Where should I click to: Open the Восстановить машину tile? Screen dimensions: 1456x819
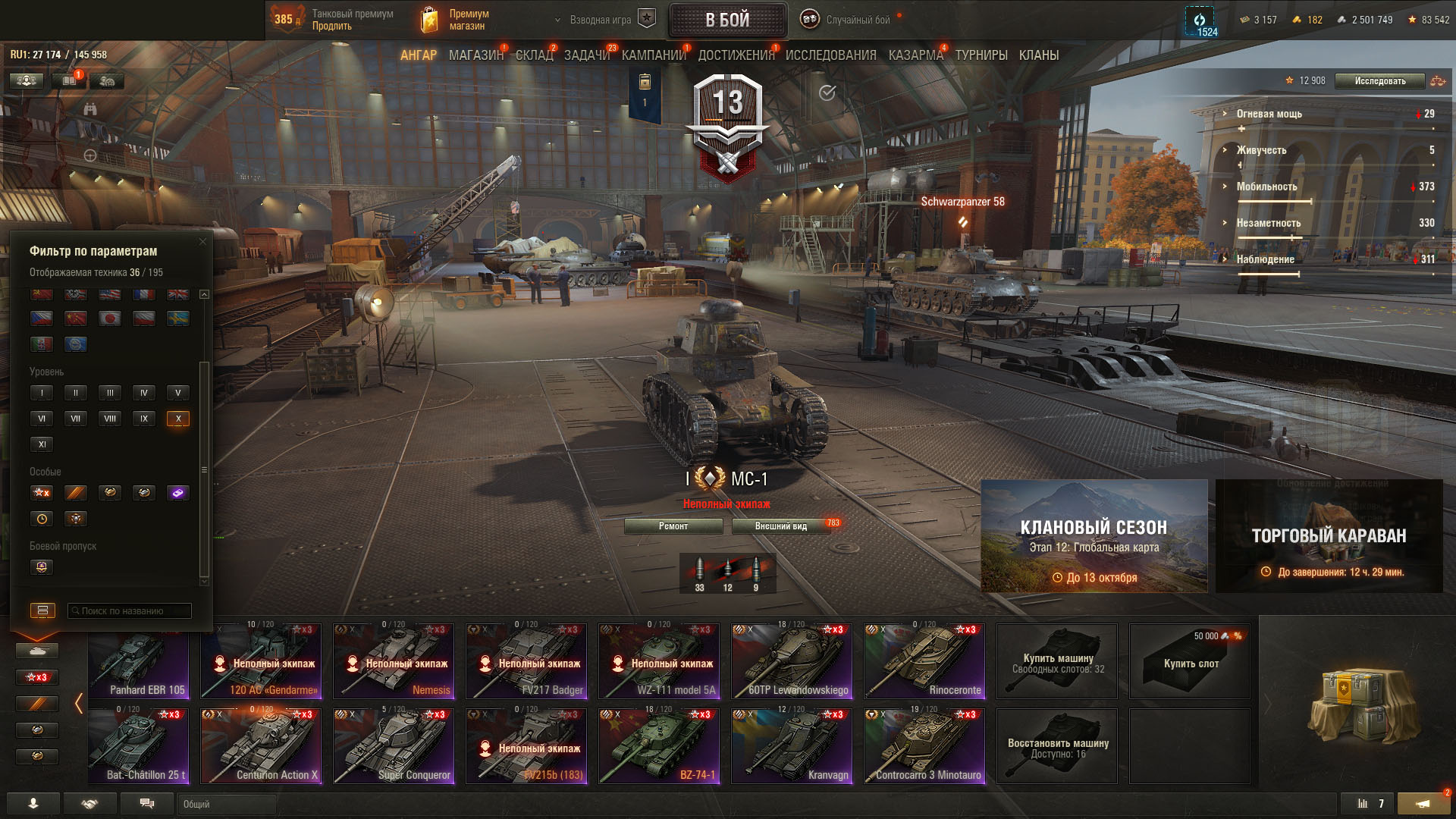[1057, 746]
